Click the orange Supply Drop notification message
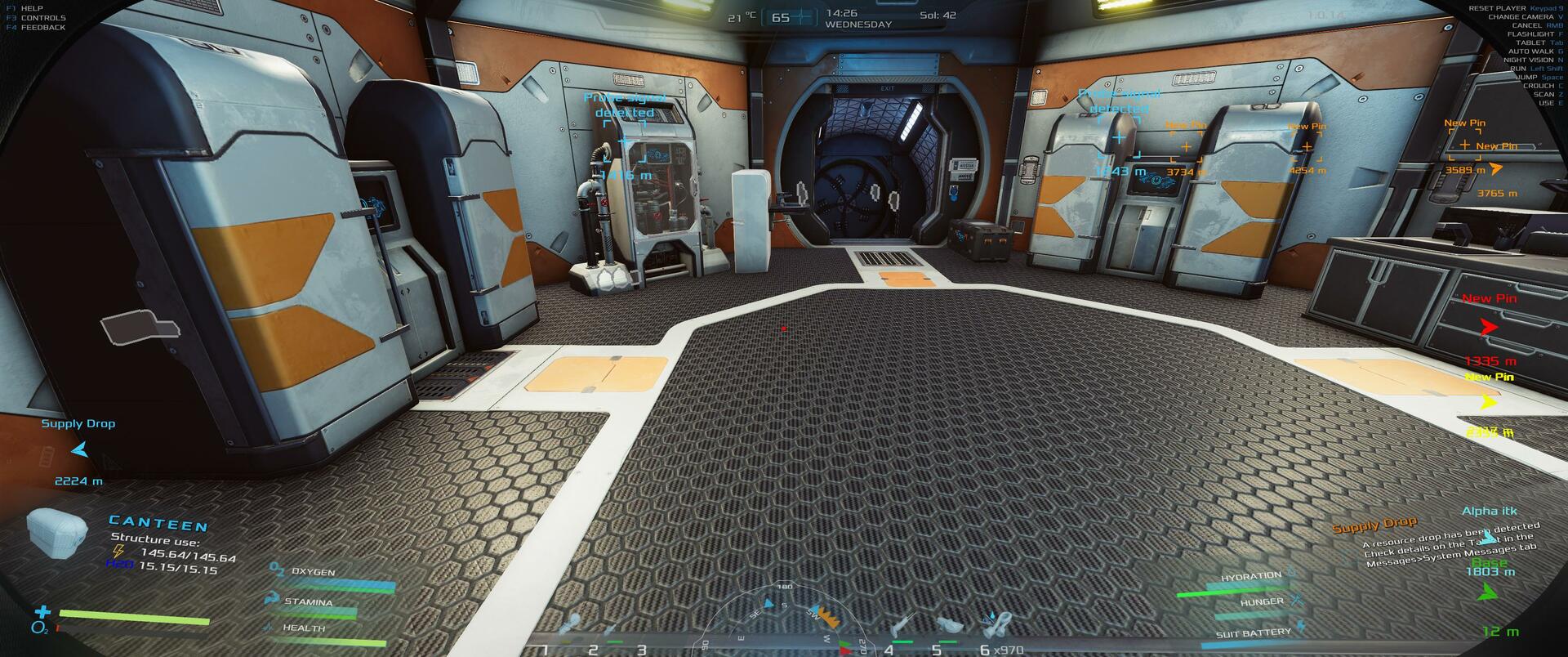The width and height of the screenshot is (1568, 657). [x=1374, y=525]
